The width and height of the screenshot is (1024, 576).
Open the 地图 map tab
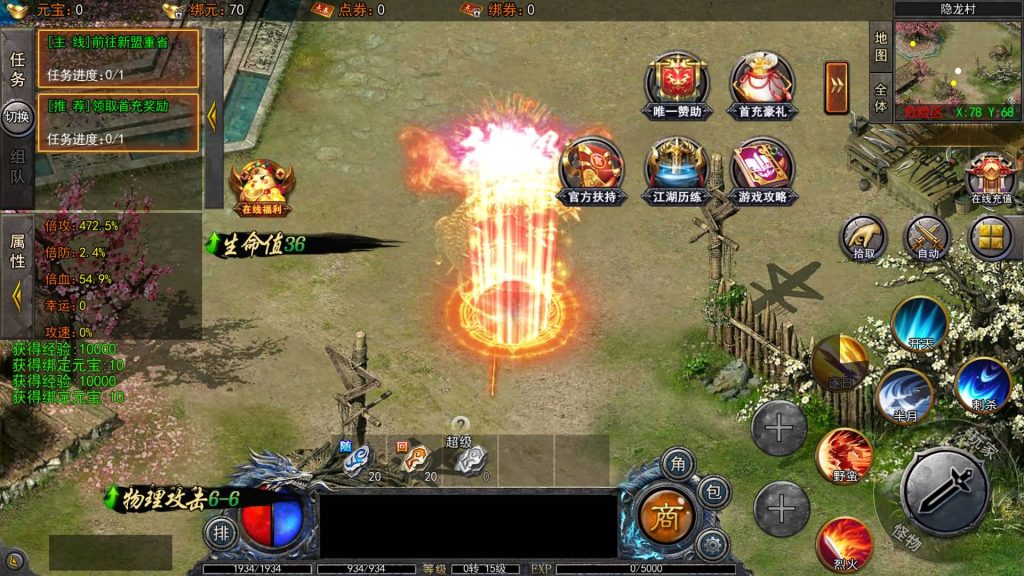tap(881, 46)
